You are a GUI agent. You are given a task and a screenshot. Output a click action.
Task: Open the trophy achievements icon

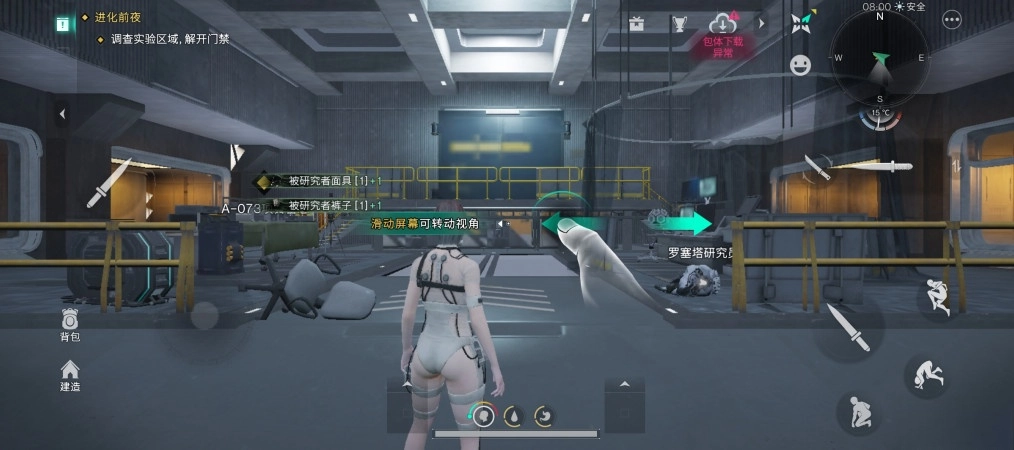(x=679, y=22)
